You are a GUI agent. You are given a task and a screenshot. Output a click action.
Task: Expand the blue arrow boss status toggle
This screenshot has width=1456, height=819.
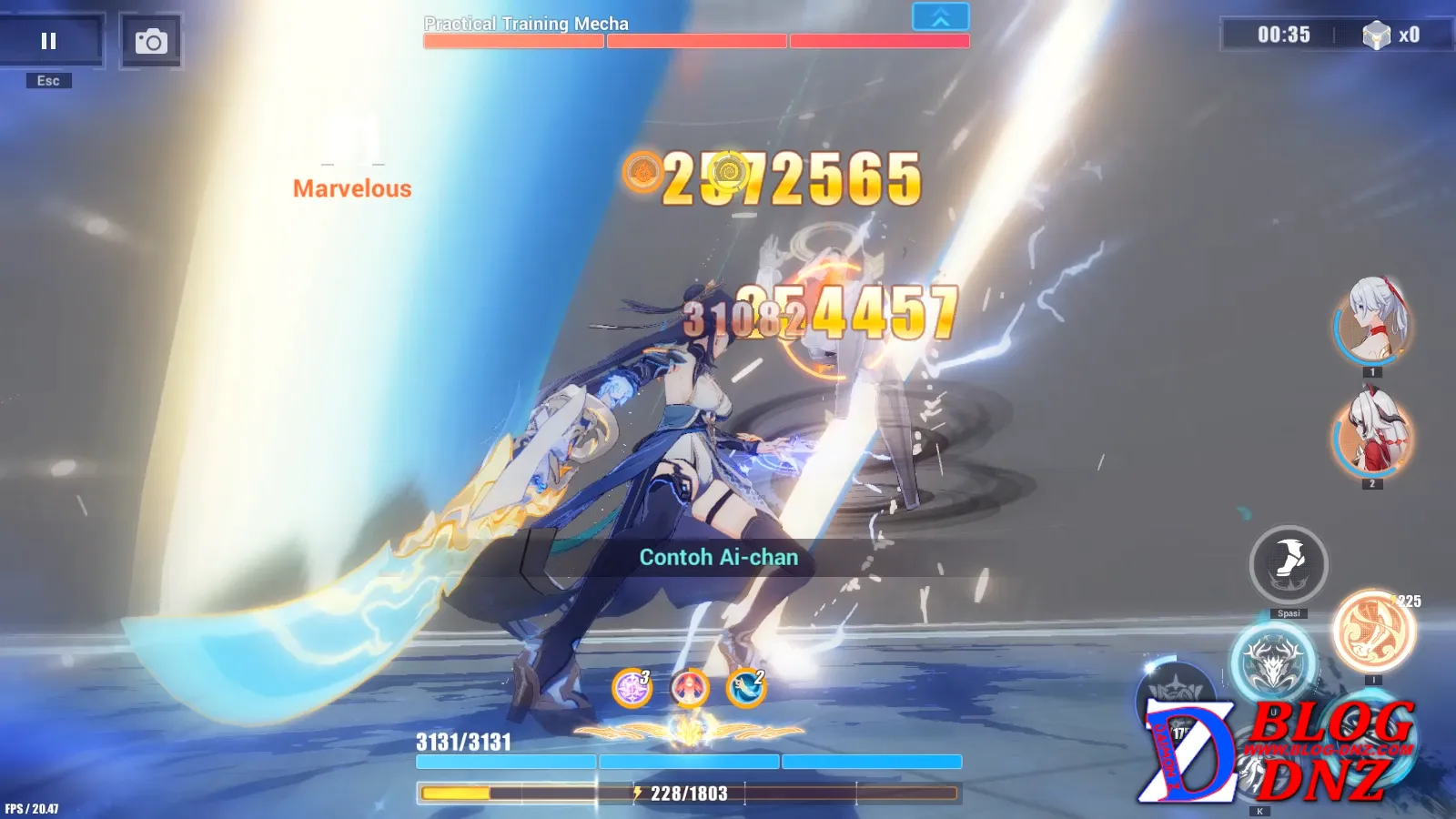click(940, 17)
